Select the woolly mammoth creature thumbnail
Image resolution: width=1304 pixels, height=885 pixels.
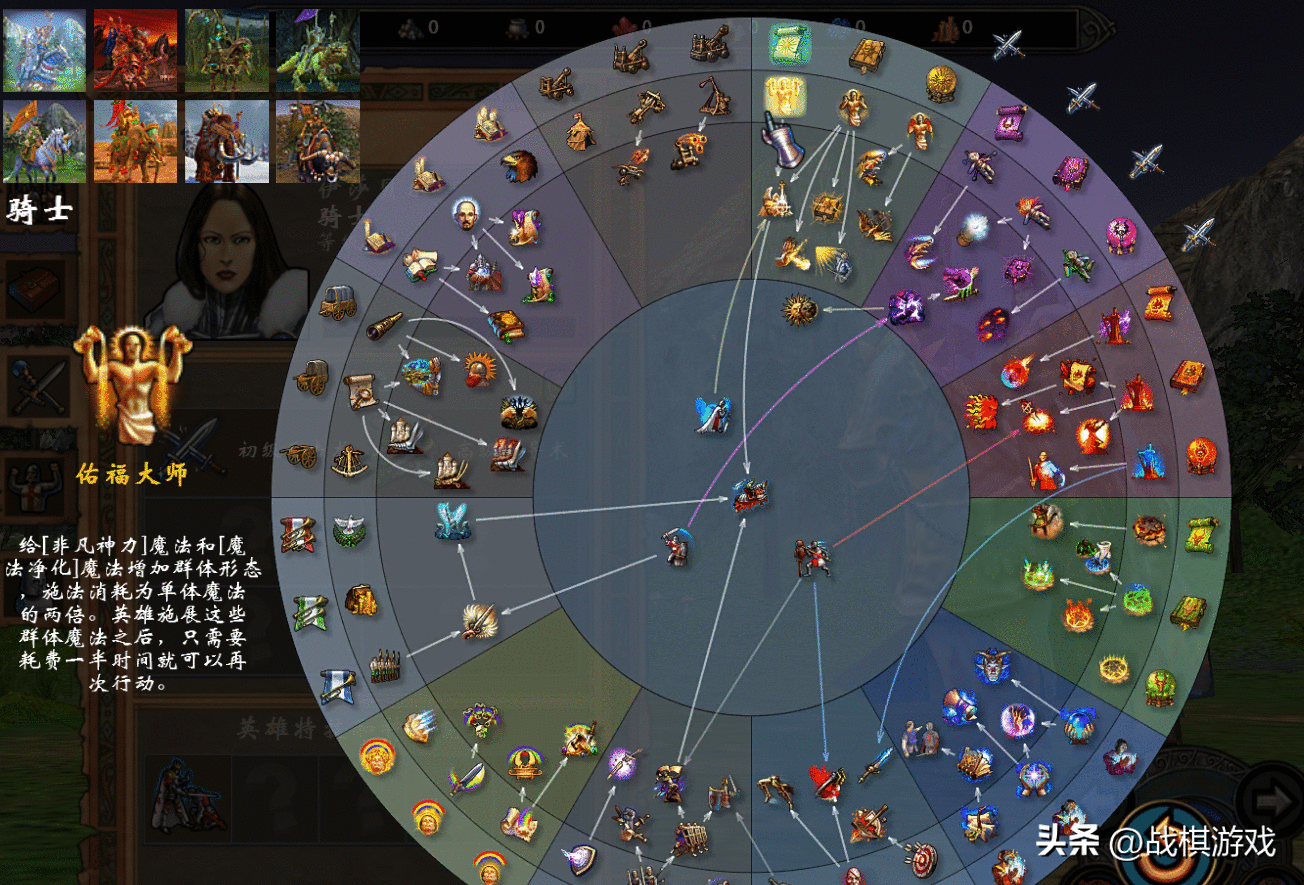227,141
